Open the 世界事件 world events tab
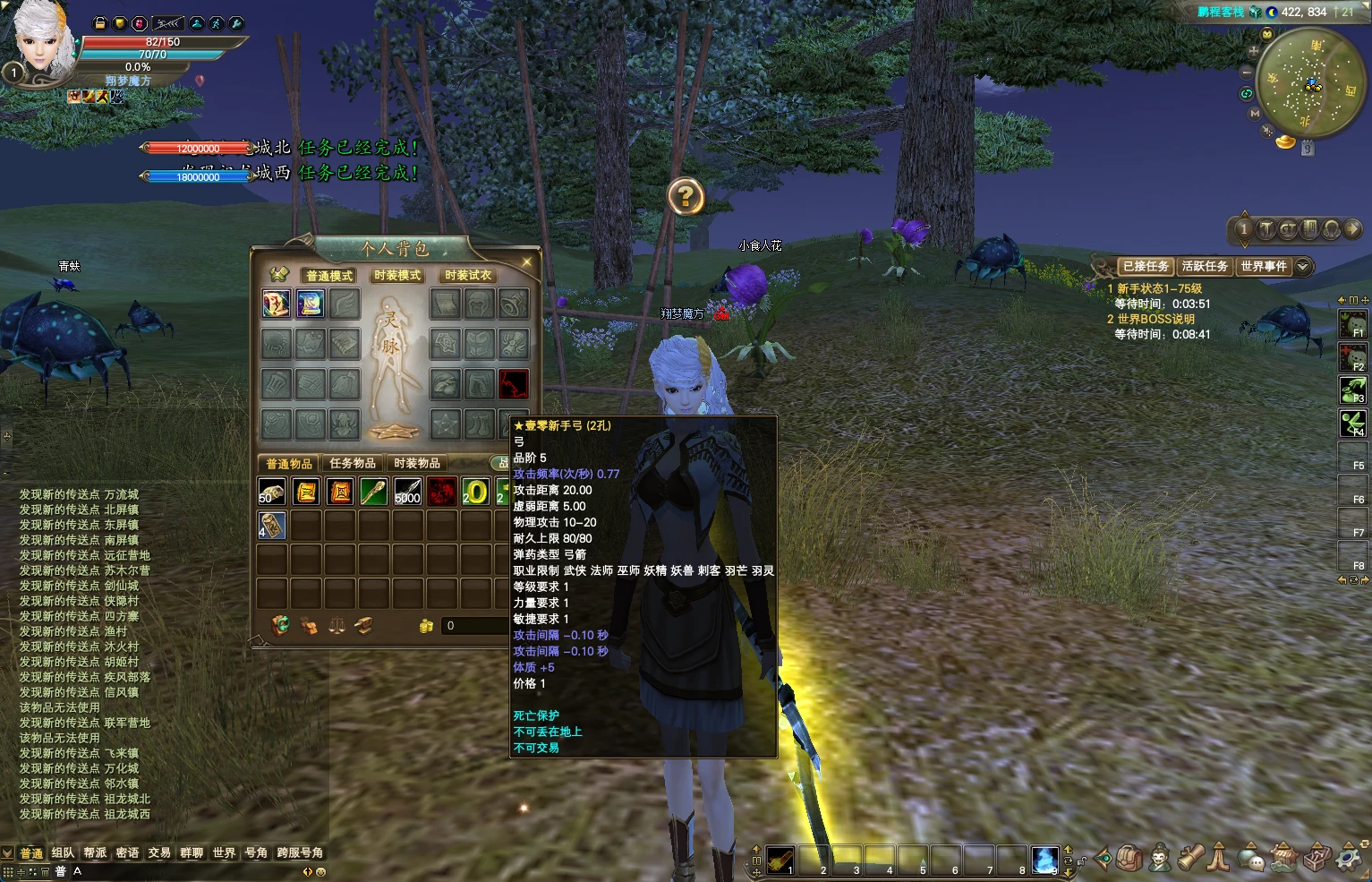1372x882 pixels. pos(1264,266)
